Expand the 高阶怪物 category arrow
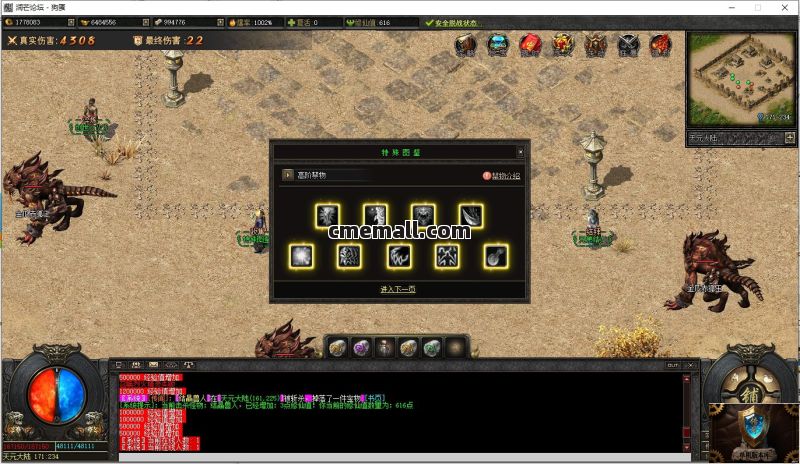Viewport: 800px width, 464px height. point(288,175)
